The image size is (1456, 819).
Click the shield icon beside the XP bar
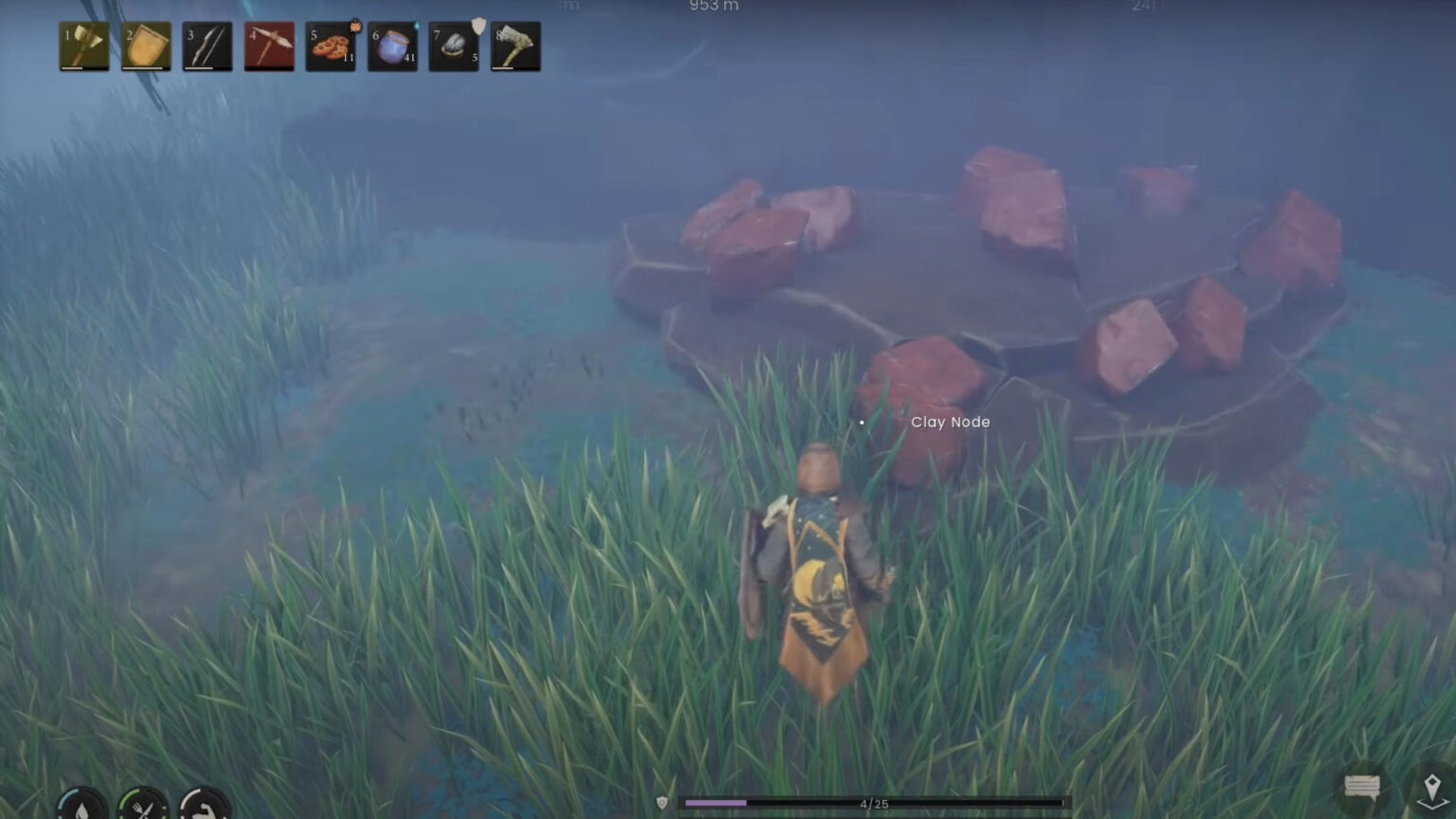click(x=660, y=802)
